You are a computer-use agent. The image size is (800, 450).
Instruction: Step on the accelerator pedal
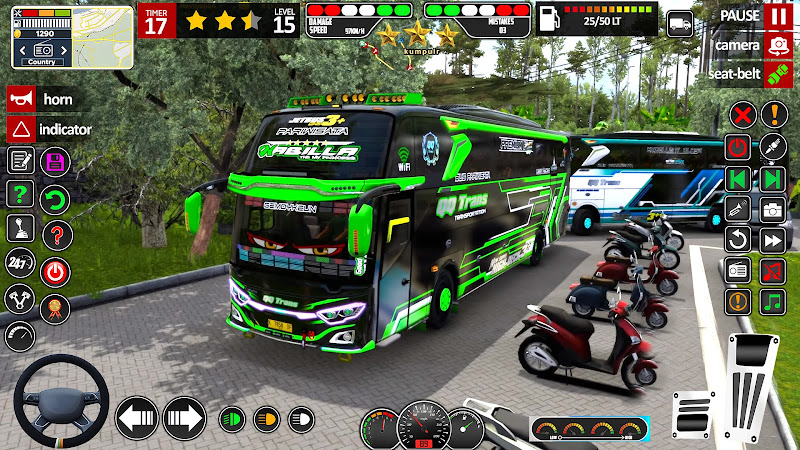pos(751,383)
